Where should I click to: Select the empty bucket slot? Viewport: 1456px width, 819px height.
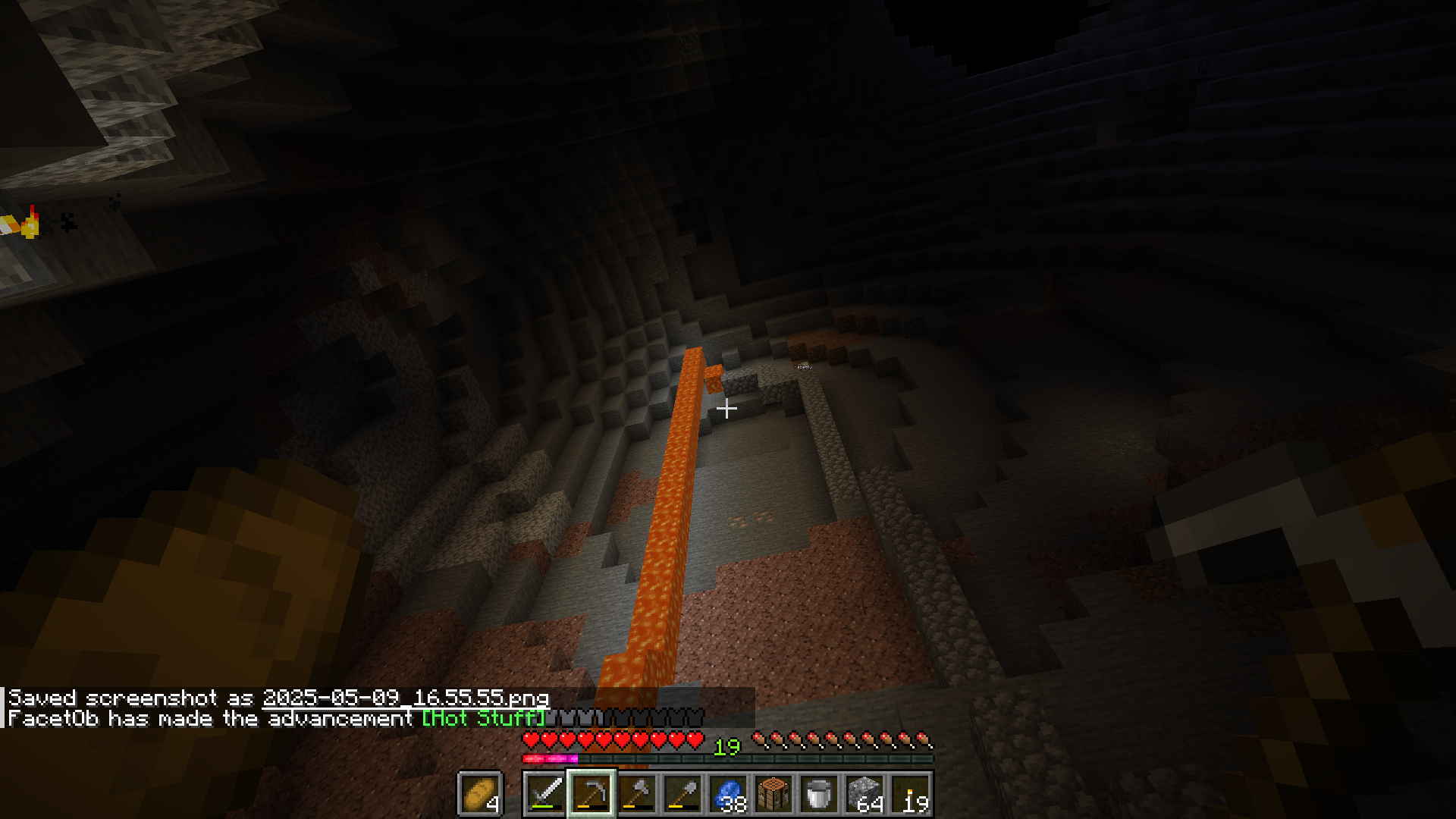click(819, 794)
